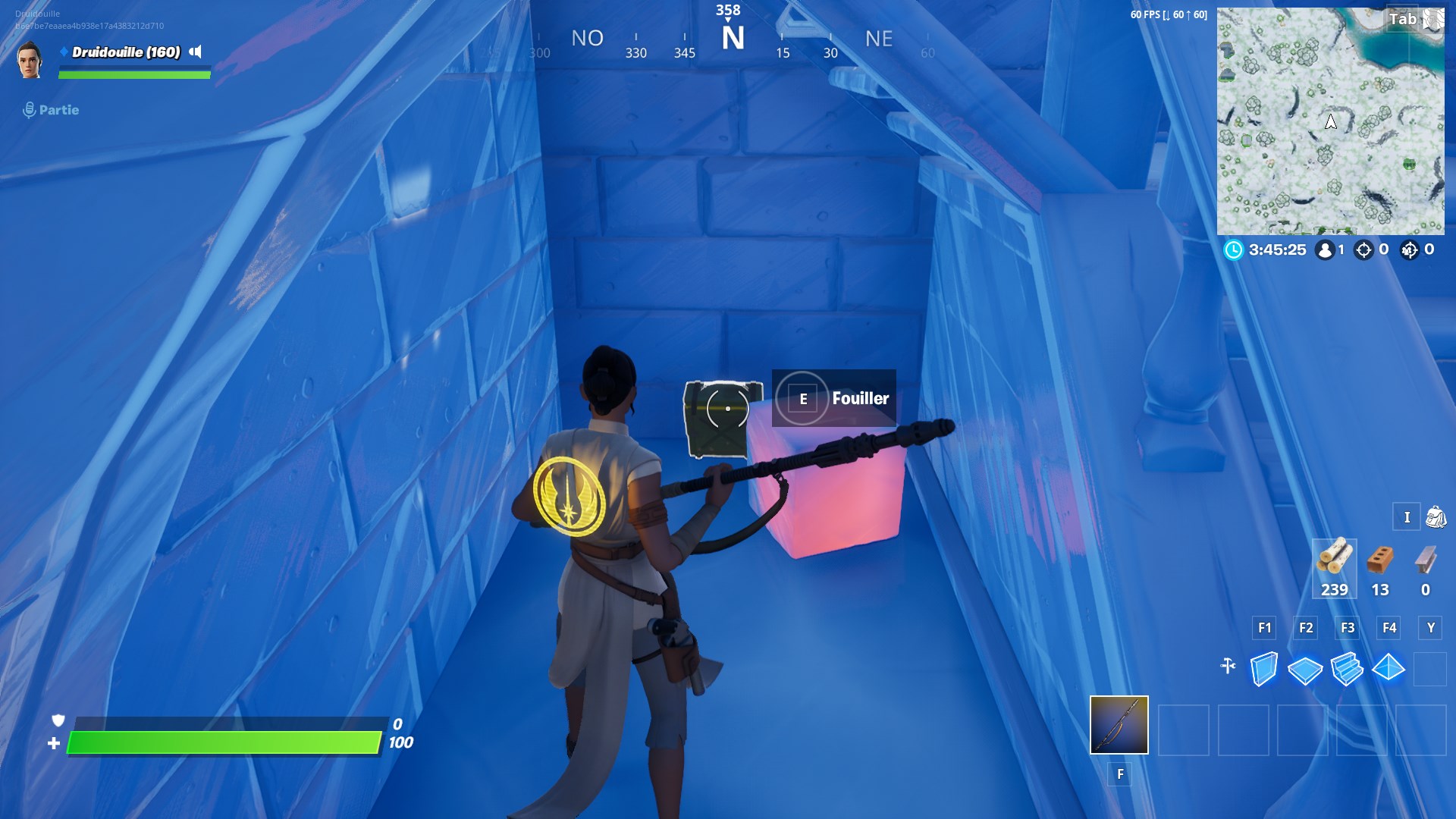The image size is (1456, 819).
Task: Click the squad spectate icon showing 0
Action: coord(1411,249)
